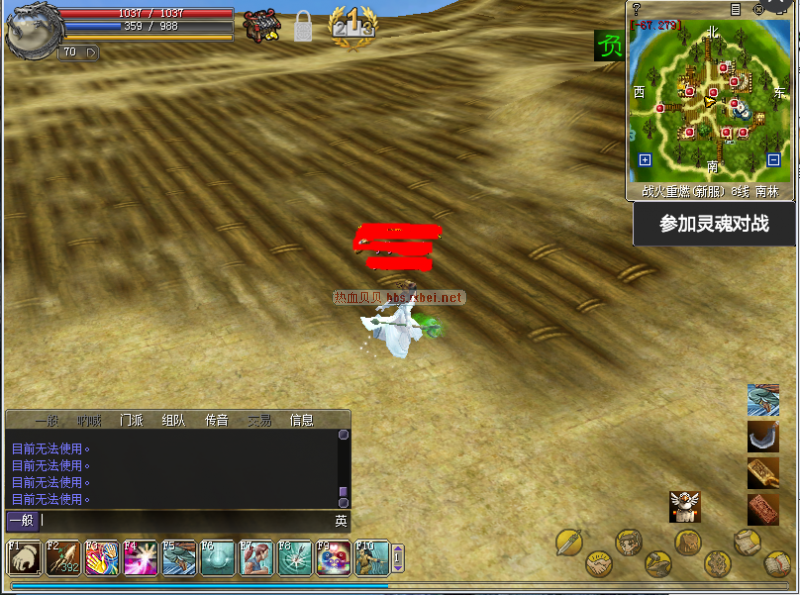The width and height of the screenshot is (800, 595).
Task: Select the F2 arrow slot
Action: point(62,558)
